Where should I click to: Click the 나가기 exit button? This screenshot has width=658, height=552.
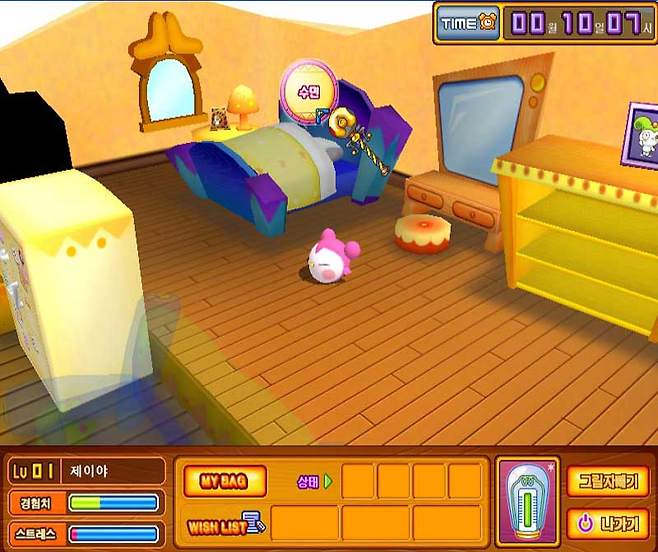coord(607,522)
